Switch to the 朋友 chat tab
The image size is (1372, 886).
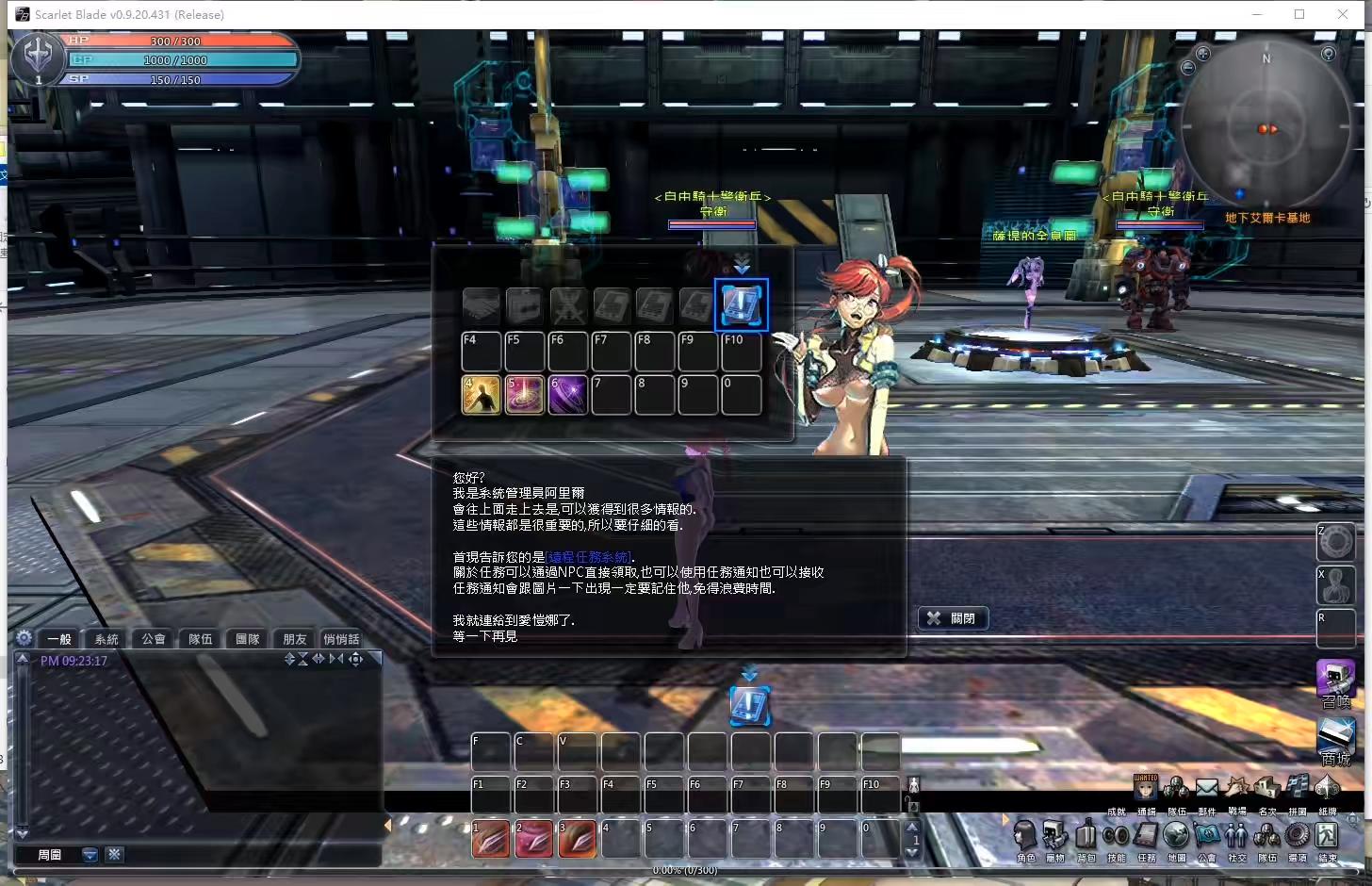pyautogui.click(x=294, y=638)
